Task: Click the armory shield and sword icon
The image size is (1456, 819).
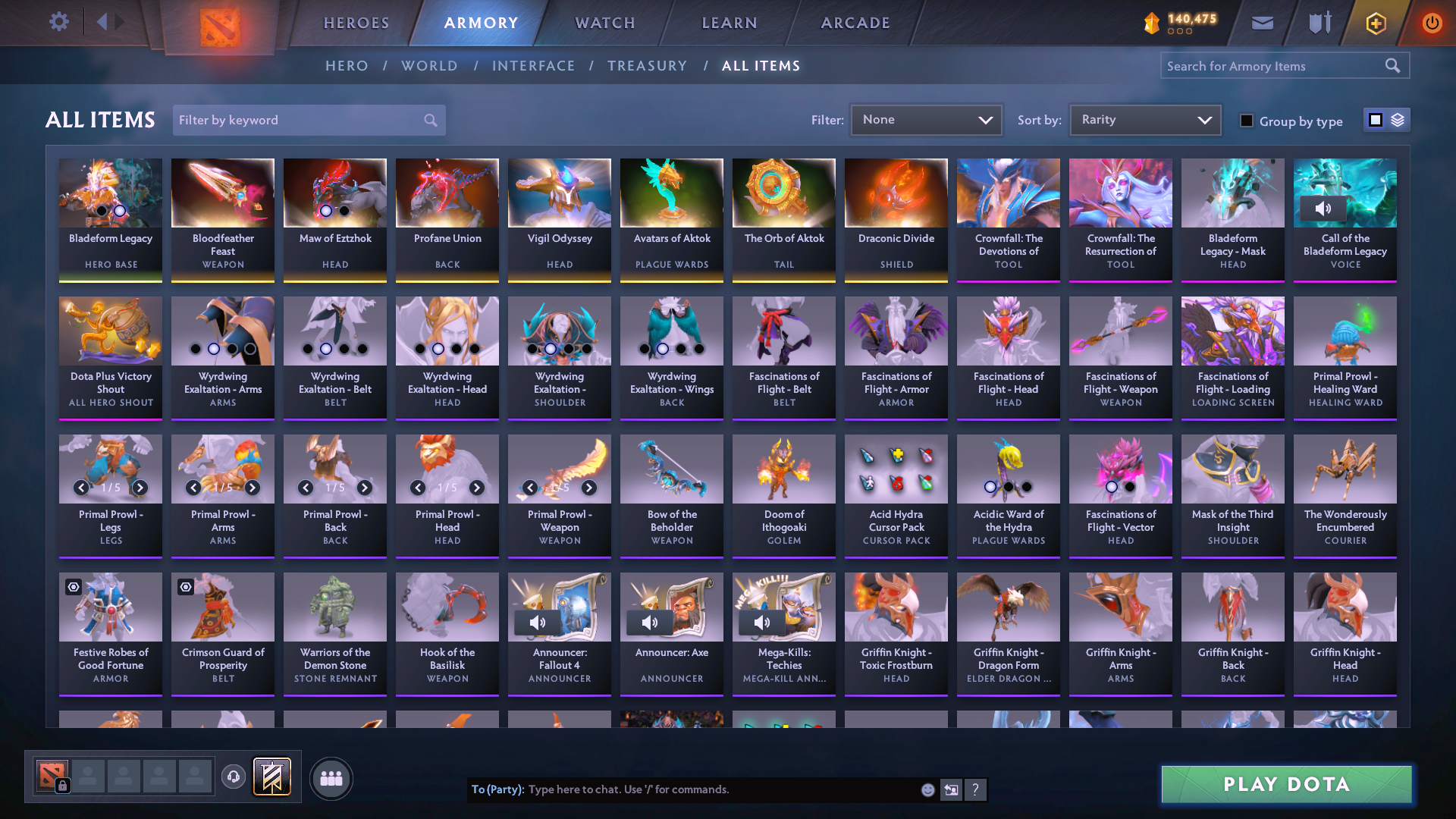Action: [1319, 22]
